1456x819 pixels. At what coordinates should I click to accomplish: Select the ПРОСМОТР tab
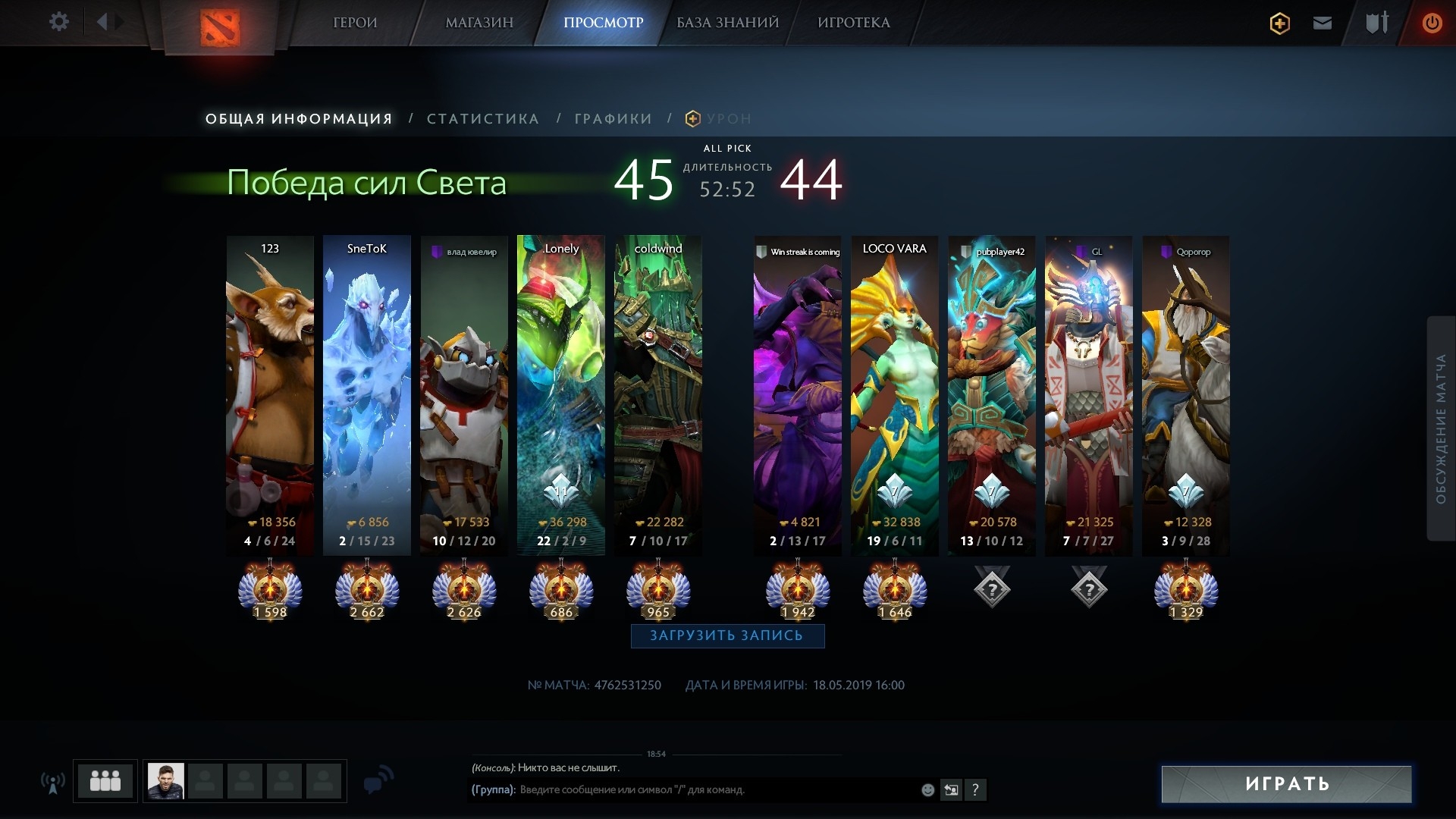click(603, 23)
